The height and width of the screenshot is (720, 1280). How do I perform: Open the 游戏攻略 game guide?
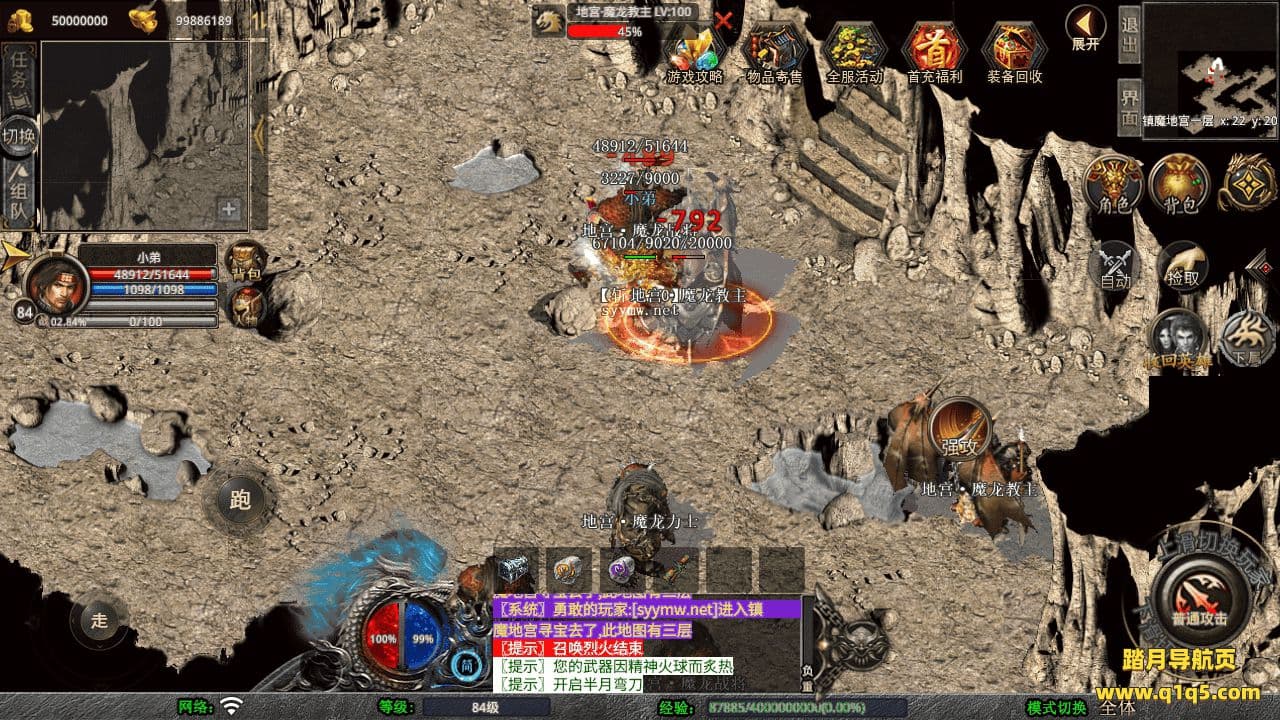(x=694, y=52)
